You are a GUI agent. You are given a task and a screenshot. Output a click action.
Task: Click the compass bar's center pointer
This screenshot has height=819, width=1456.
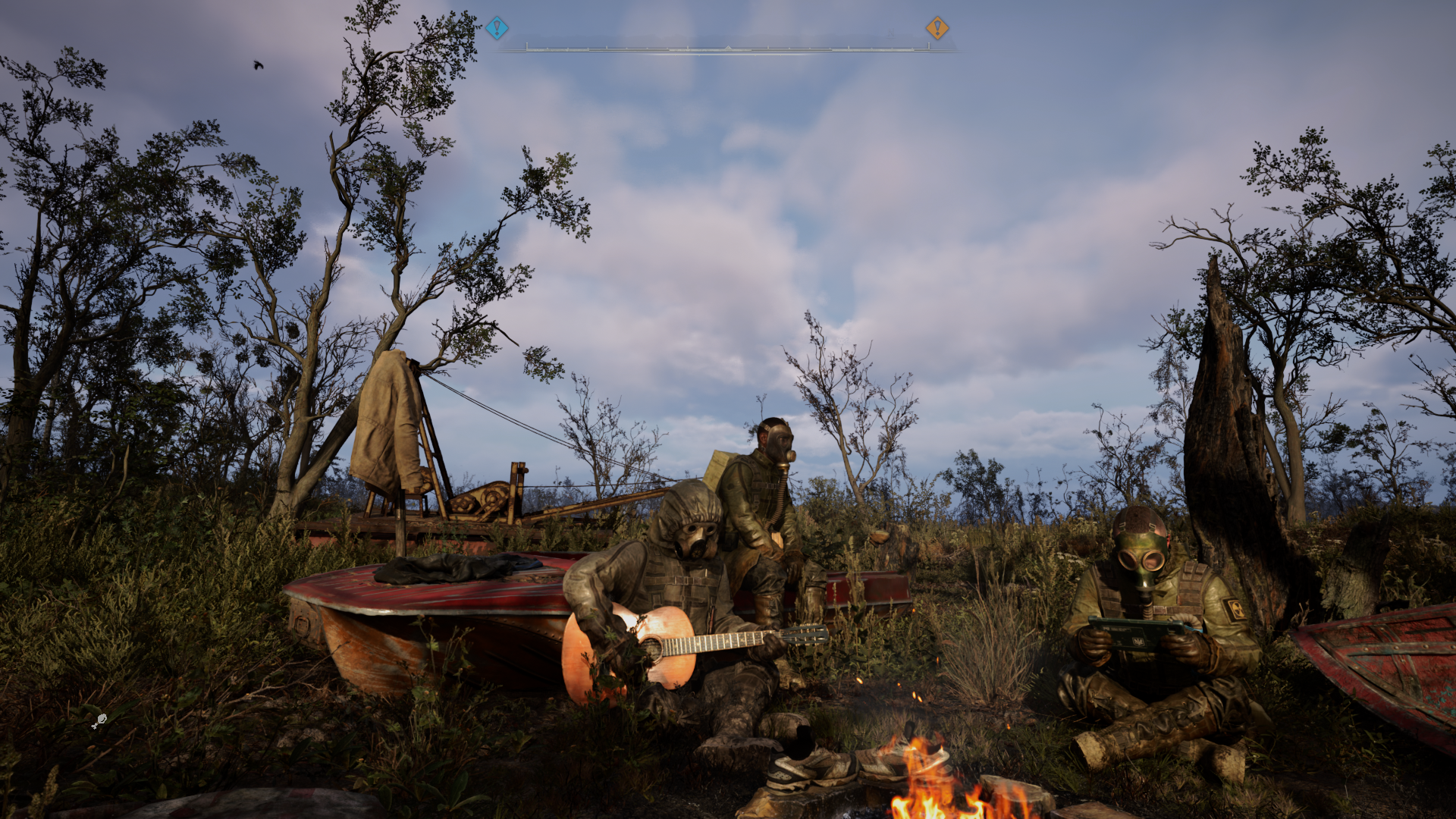click(728, 49)
